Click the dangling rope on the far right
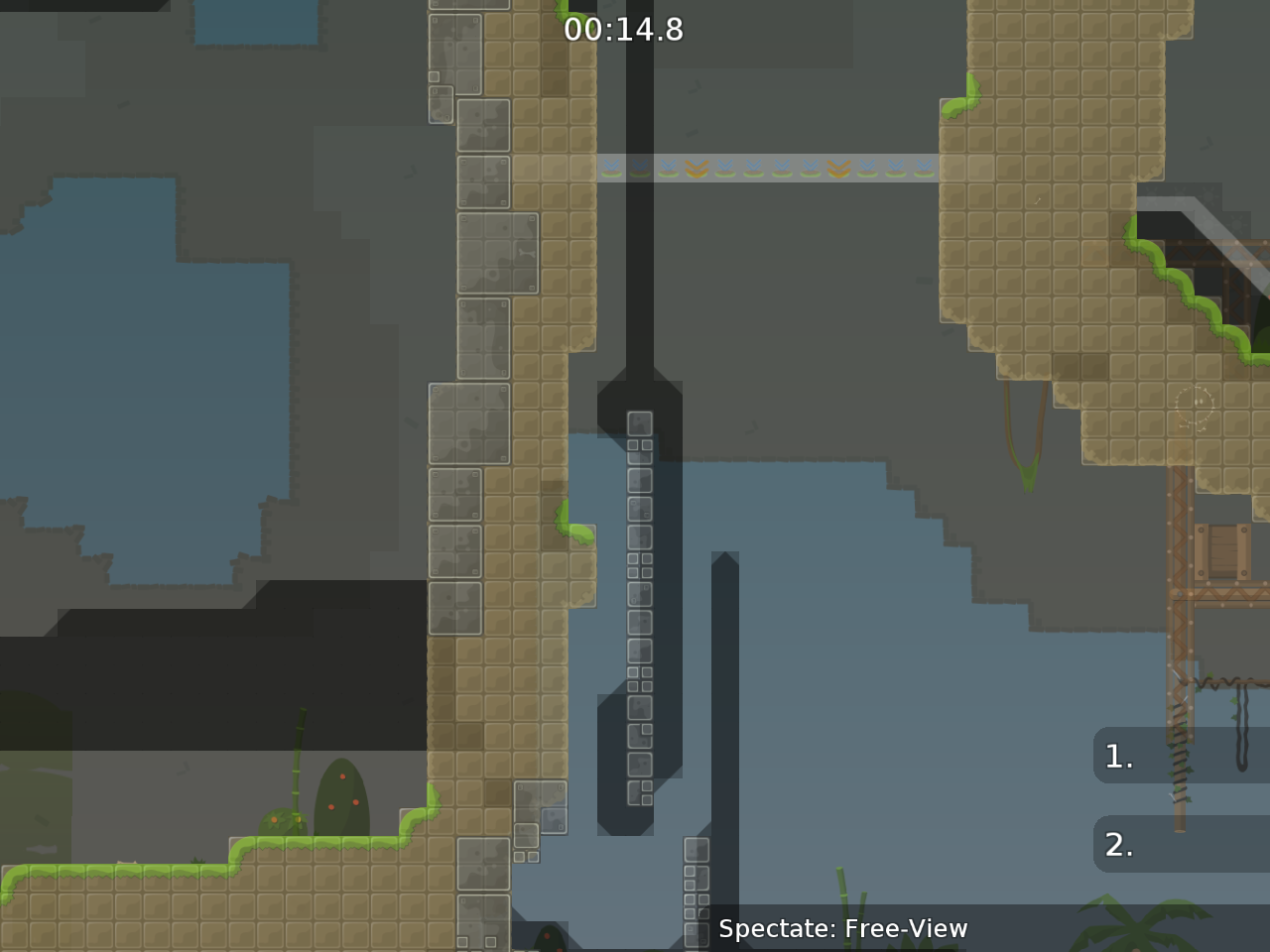The width and height of the screenshot is (1270, 952). click(1240, 724)
